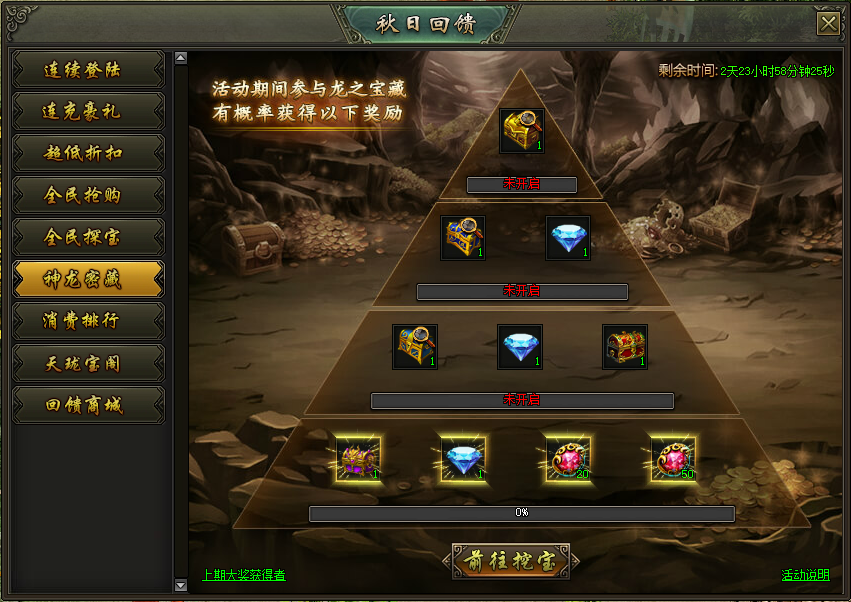
Task: Select the 超低折扣 tab
Action: click(x=88, y=154)
